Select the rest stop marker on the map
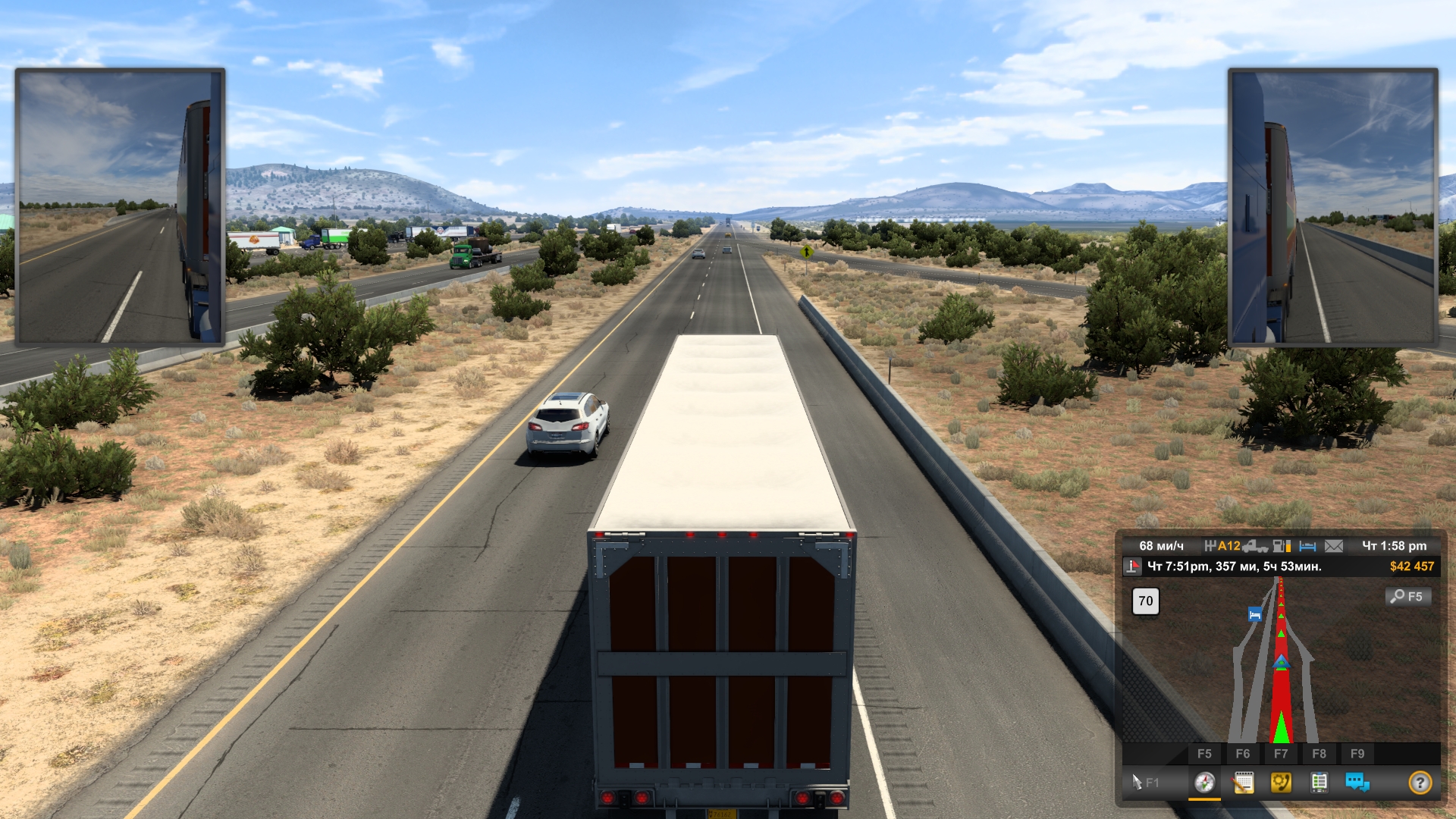This screenshot has width=1456, height=819. pyautogui.click(x=1255, y=614)
